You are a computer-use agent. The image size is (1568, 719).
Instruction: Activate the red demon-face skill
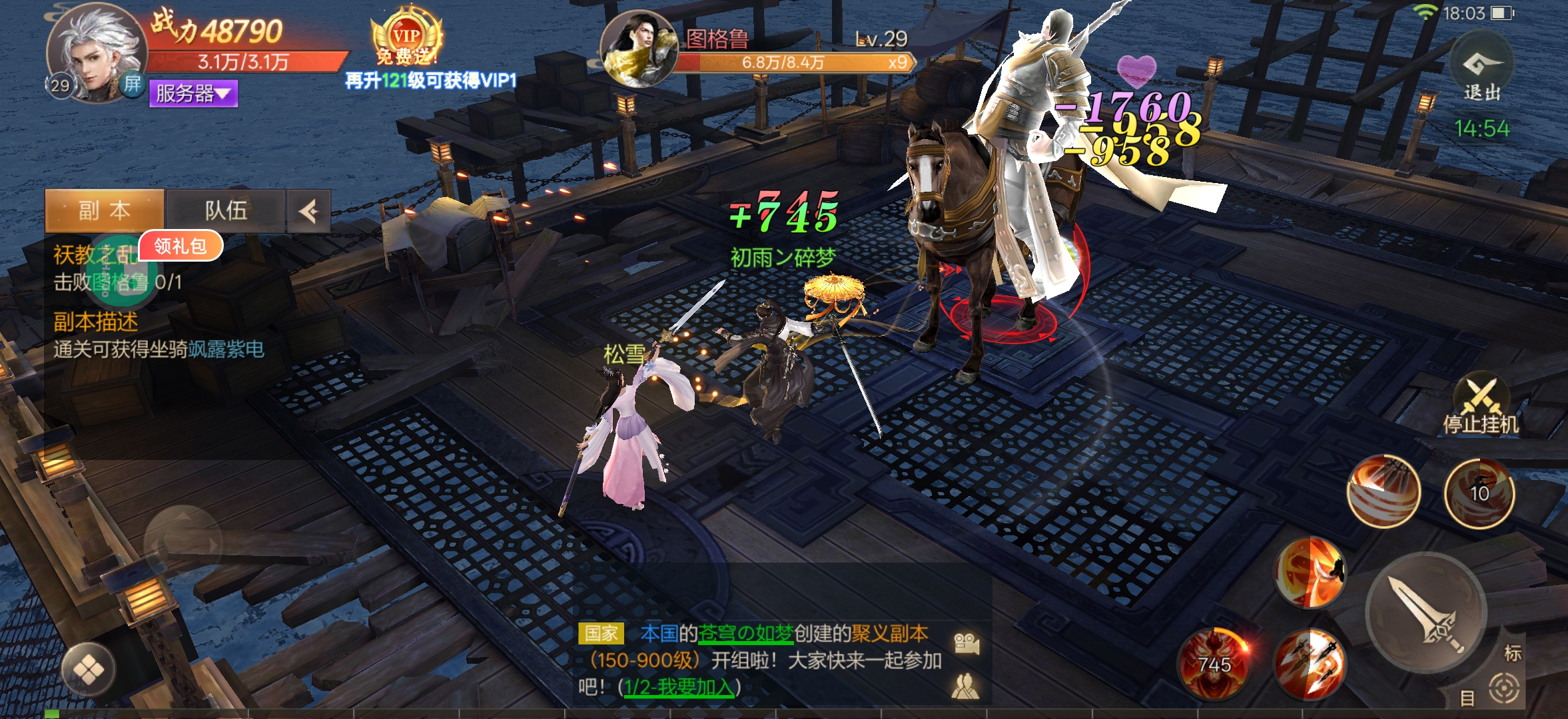coord(1212,662)
